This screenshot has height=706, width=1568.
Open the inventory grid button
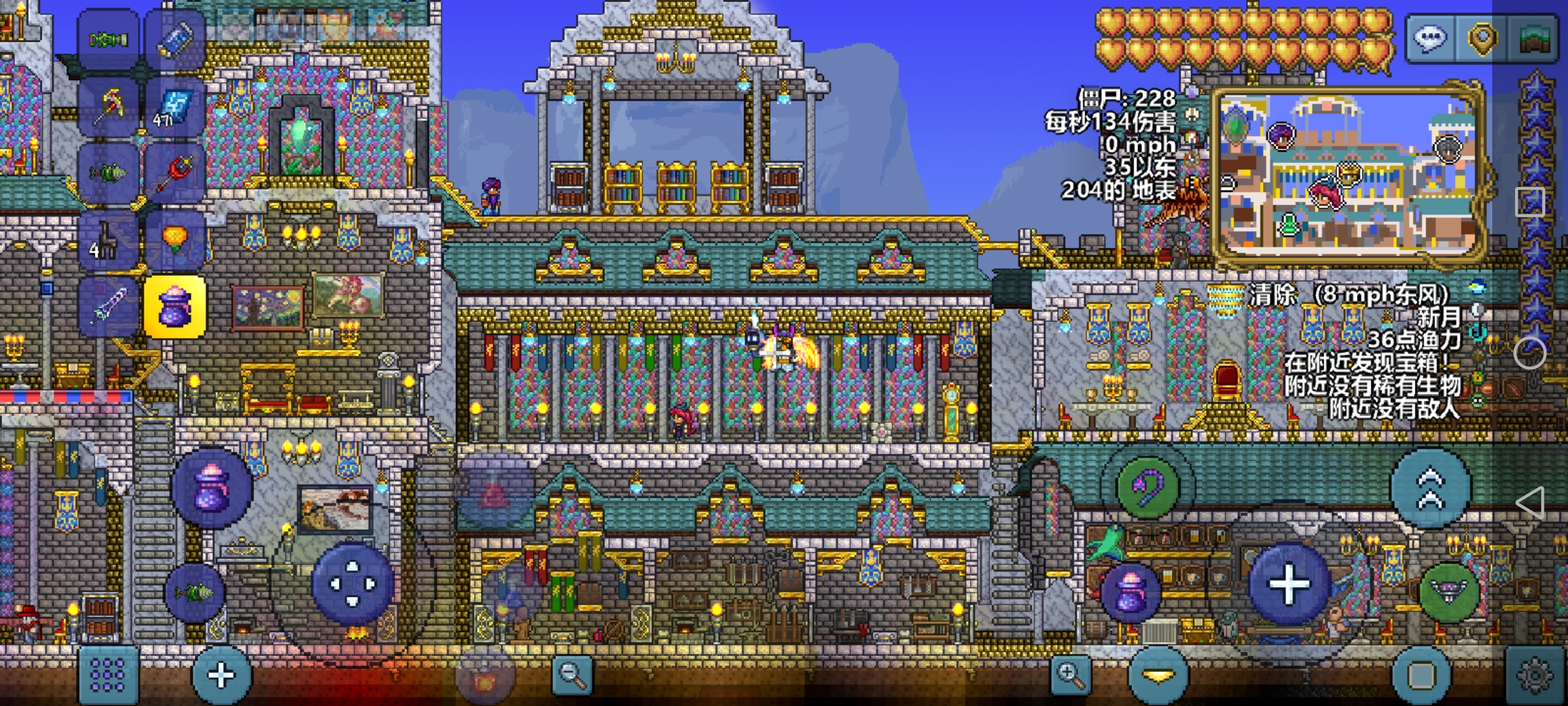coord(108,675)
